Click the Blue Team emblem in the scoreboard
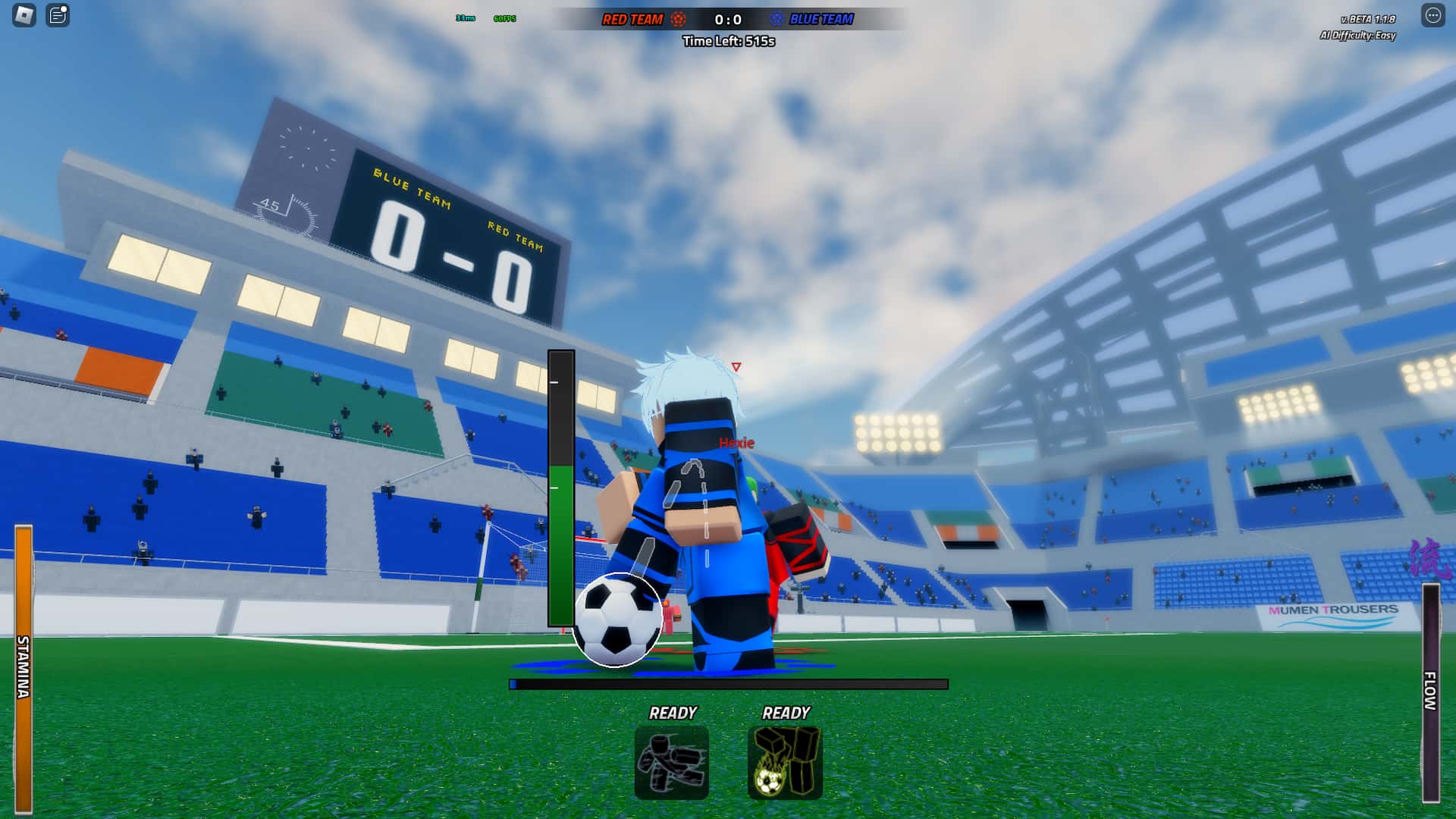The image size is (1456, 819). click(775, 19)
